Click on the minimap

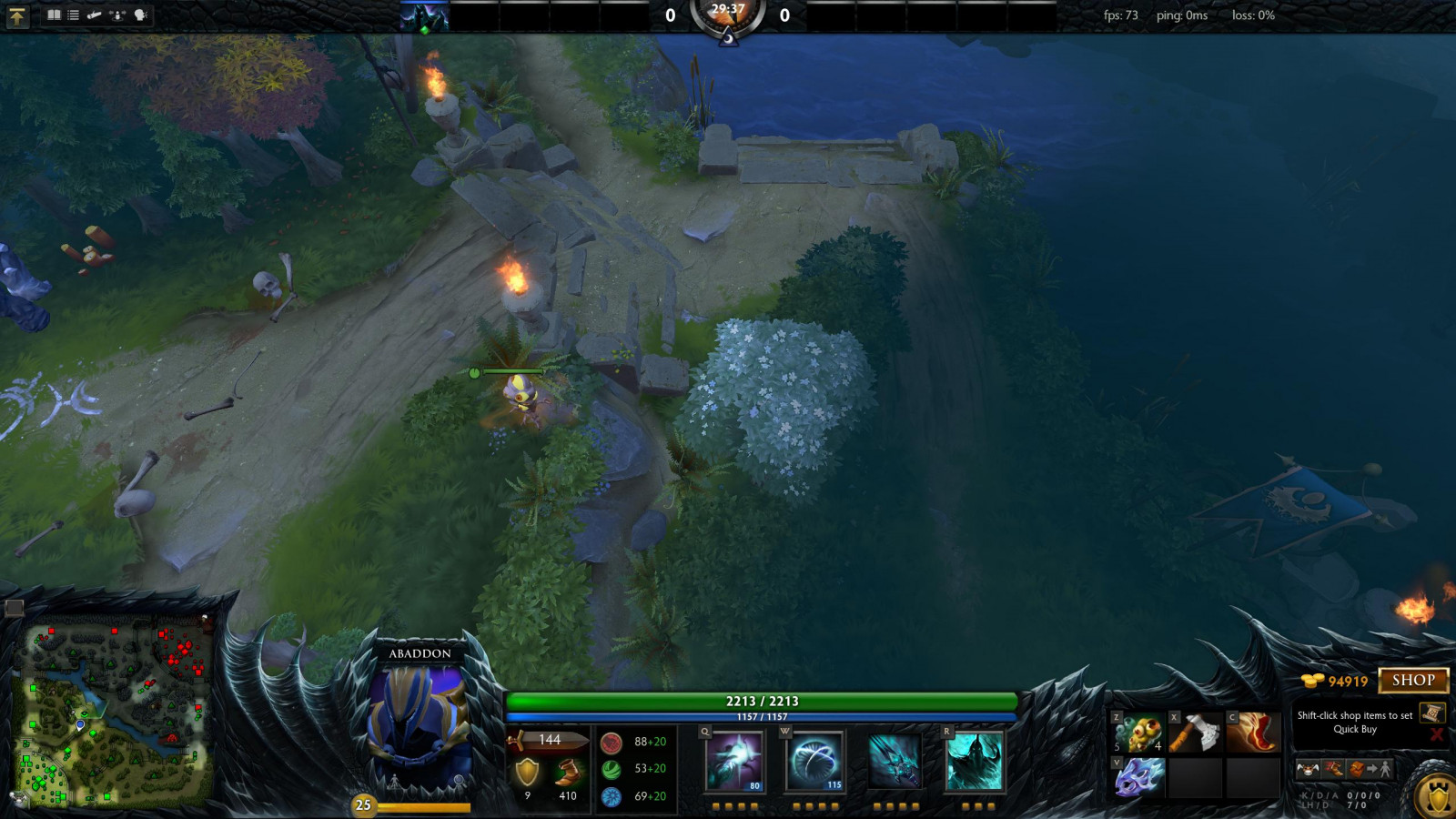pos(114,714)
